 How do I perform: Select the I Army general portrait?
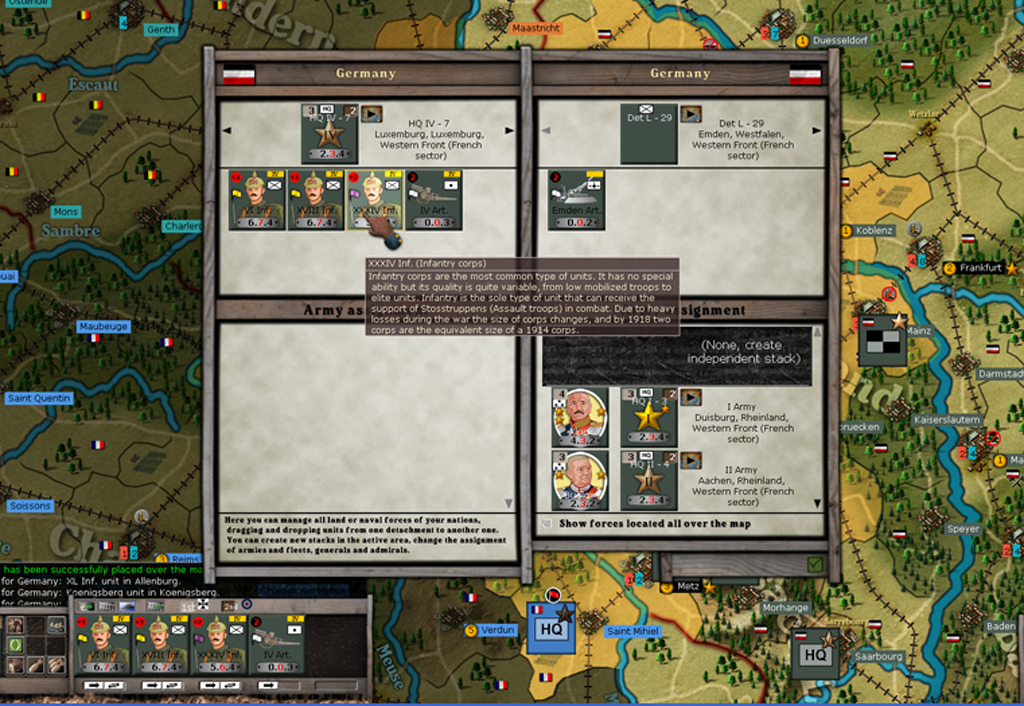click(580, 417)
